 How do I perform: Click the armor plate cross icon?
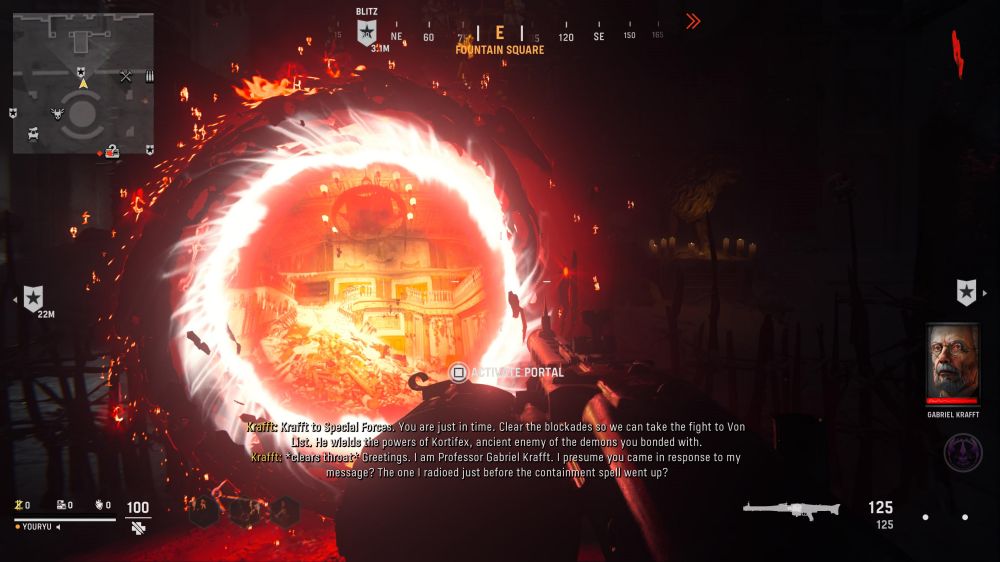(x=138, y=527)
